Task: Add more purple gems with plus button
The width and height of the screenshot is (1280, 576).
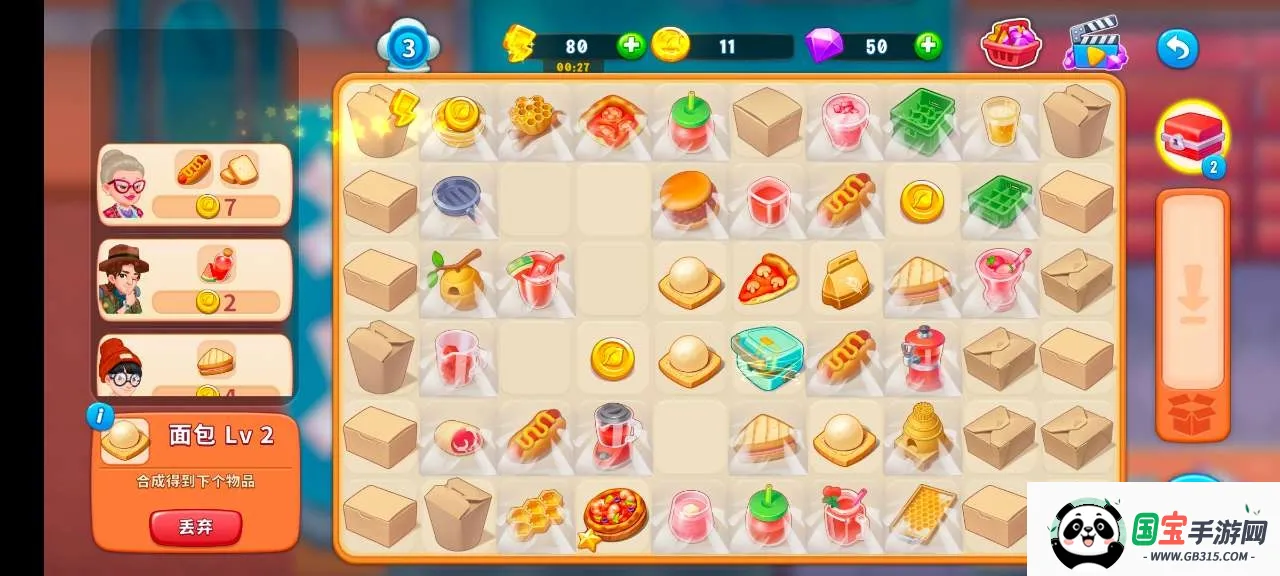Action: (x=928, y=45)
